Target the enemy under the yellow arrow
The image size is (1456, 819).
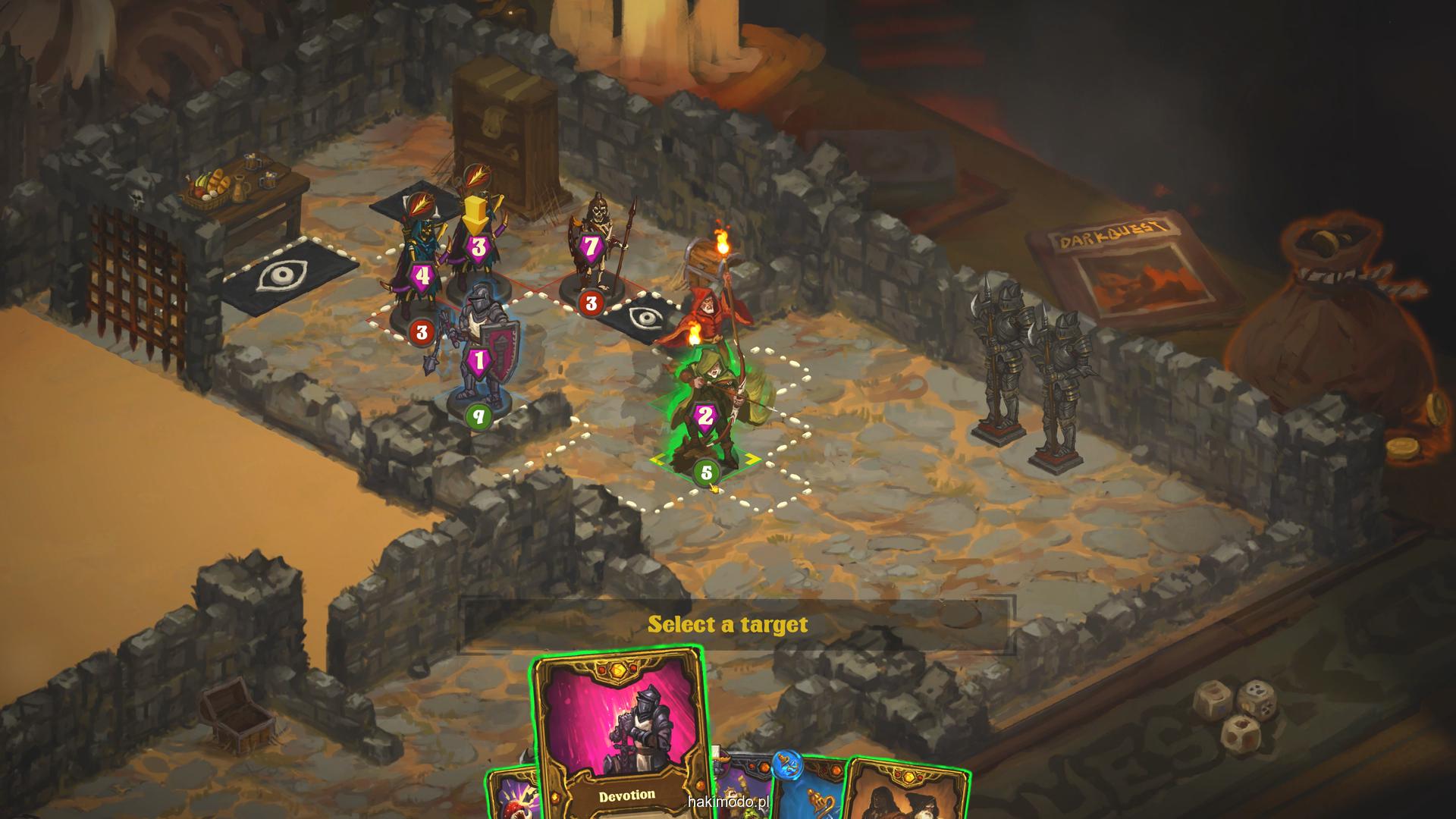coord(478,250)
